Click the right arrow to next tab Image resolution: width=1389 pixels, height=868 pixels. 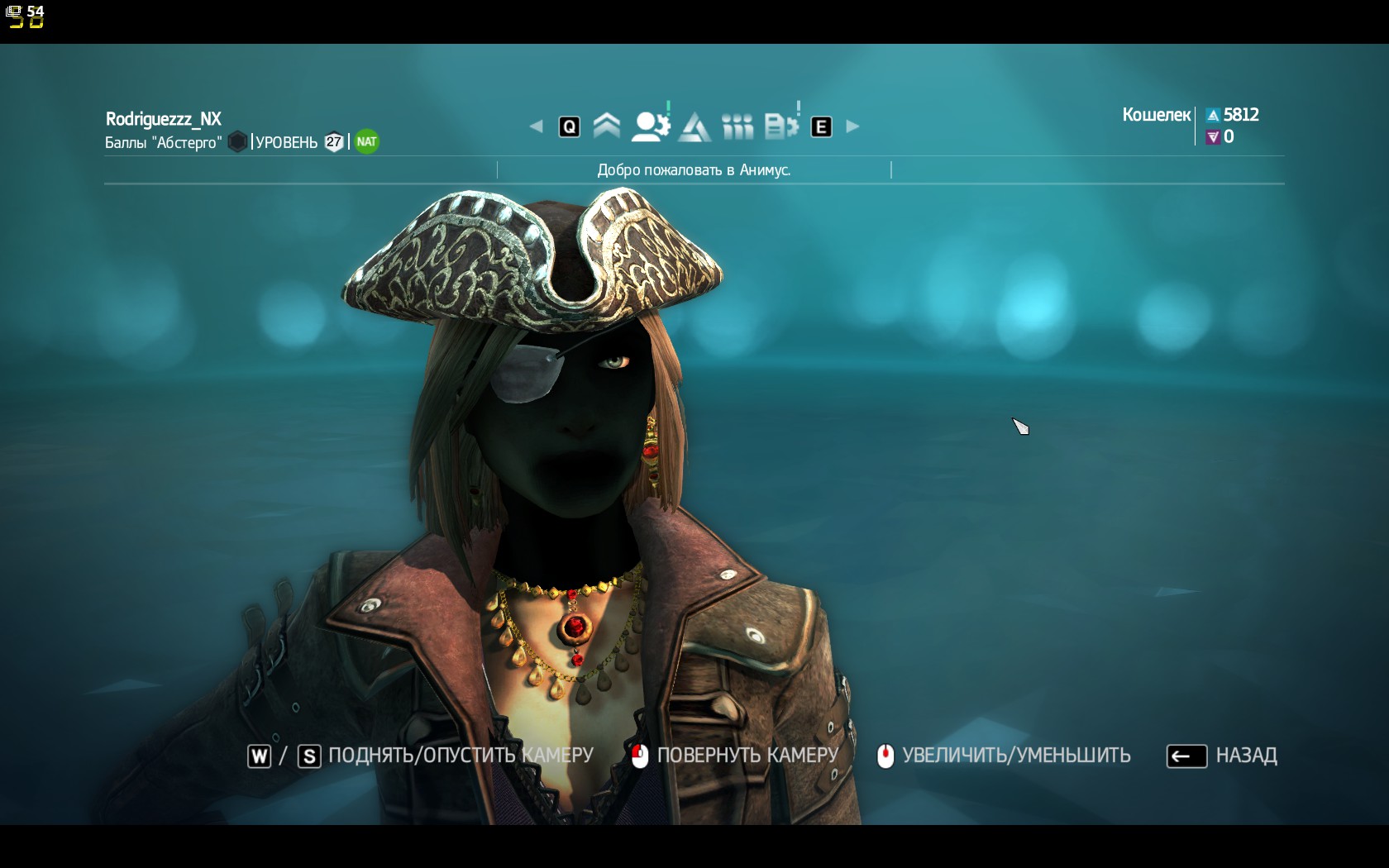pos(853,126)
